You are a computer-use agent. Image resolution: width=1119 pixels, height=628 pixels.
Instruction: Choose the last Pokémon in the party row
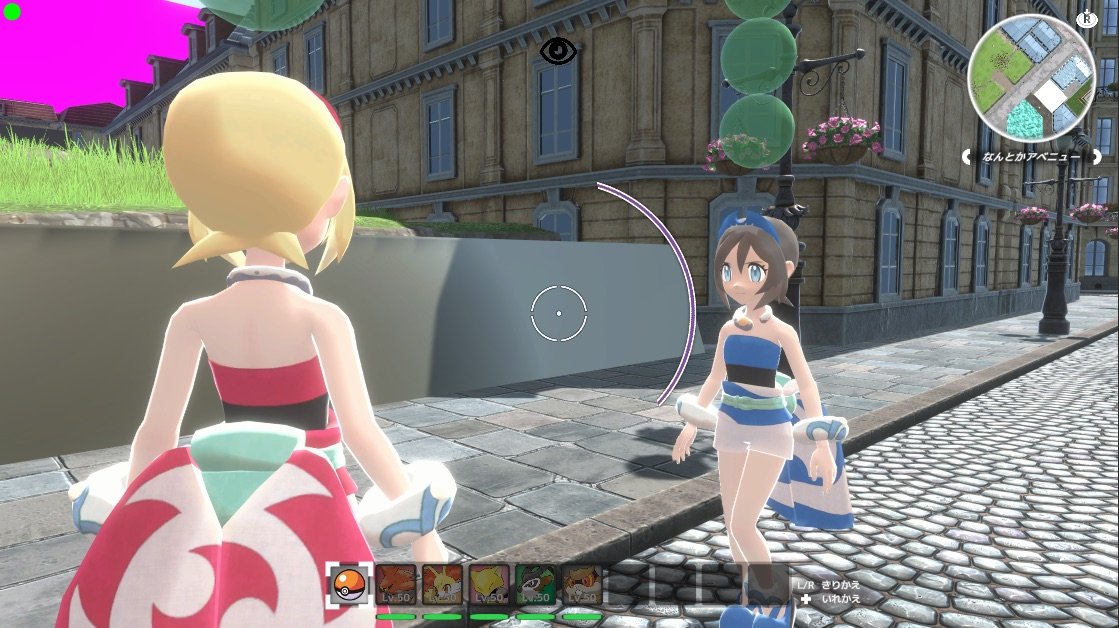(581, 585)
